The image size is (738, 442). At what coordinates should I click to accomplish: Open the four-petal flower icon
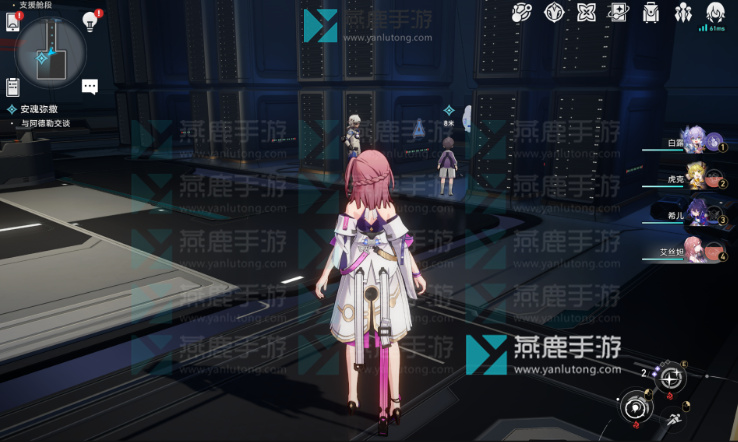[x=586, y=13]
